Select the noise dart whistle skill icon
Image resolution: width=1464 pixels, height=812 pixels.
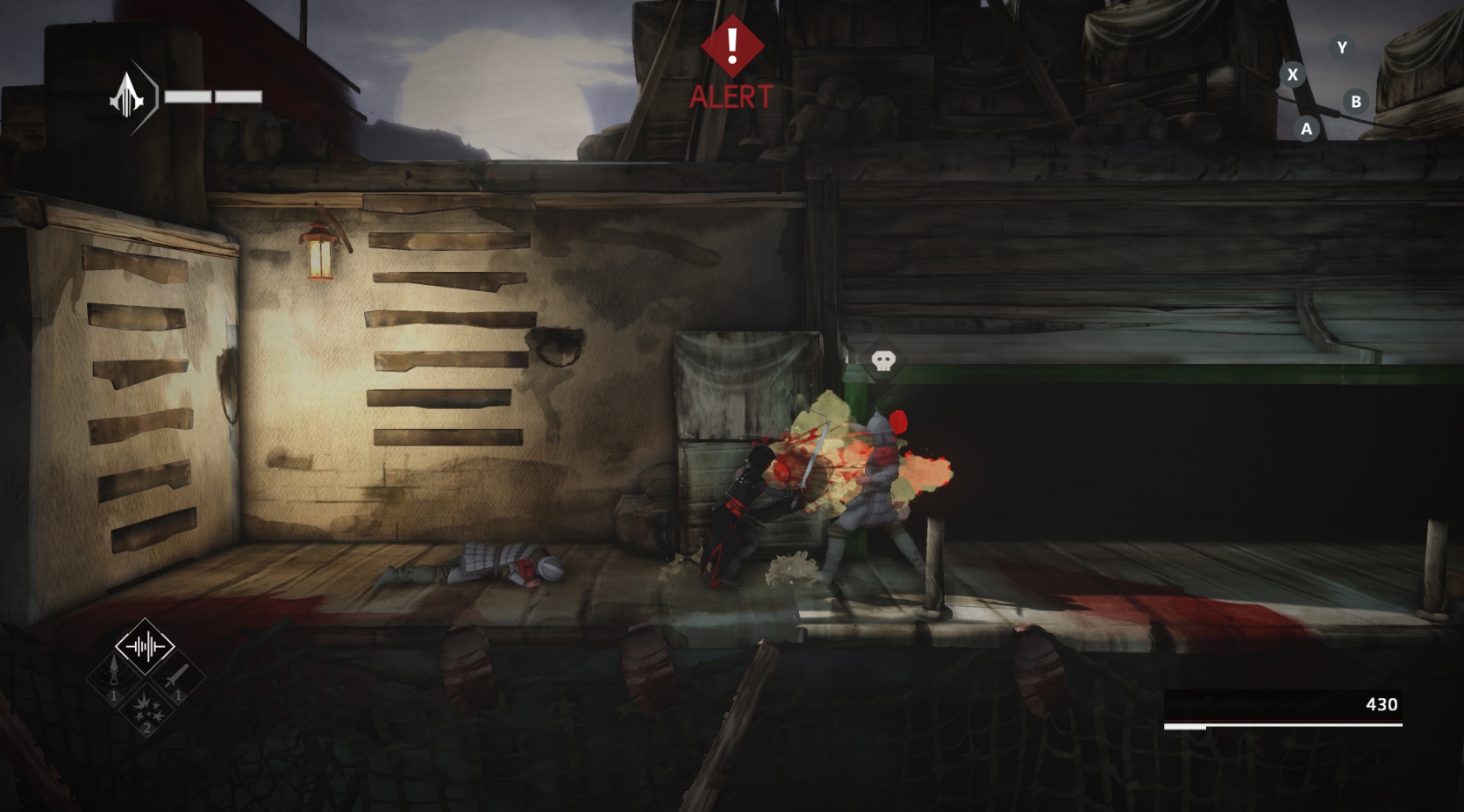coord(113,675)
